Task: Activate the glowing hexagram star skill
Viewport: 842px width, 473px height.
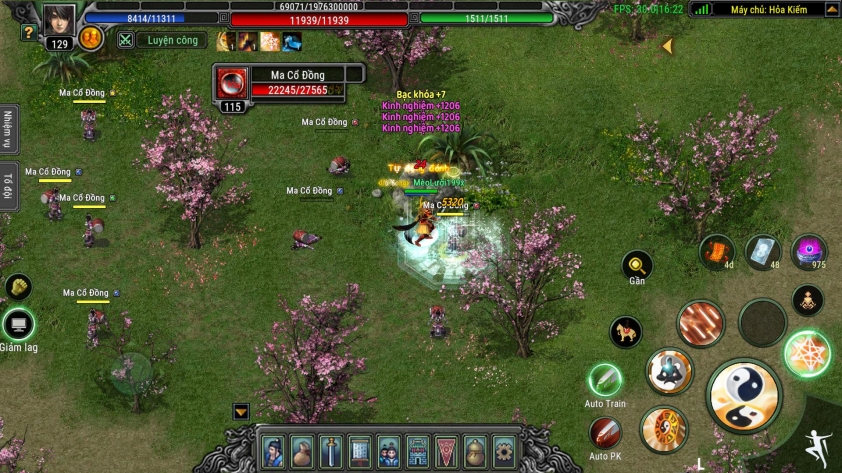Action: click(x=806, y=353)
